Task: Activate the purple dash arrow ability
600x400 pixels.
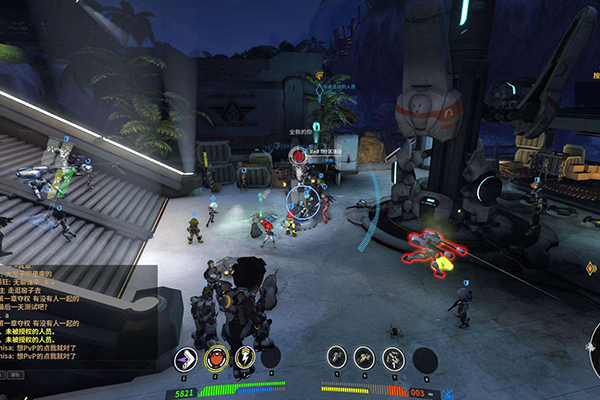Action: (x=185, y=358)
